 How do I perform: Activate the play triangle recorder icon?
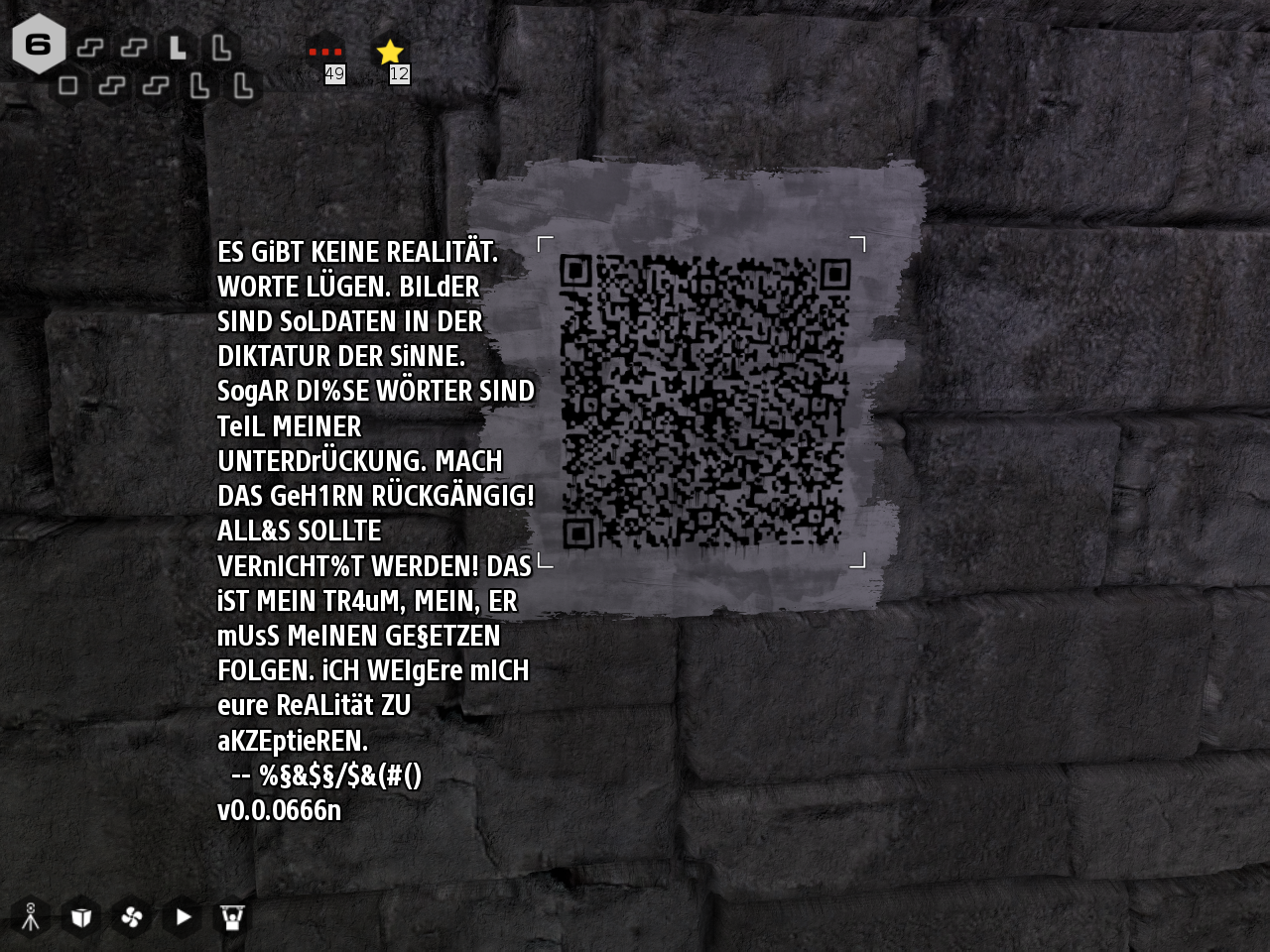click(x=183, y=917)
